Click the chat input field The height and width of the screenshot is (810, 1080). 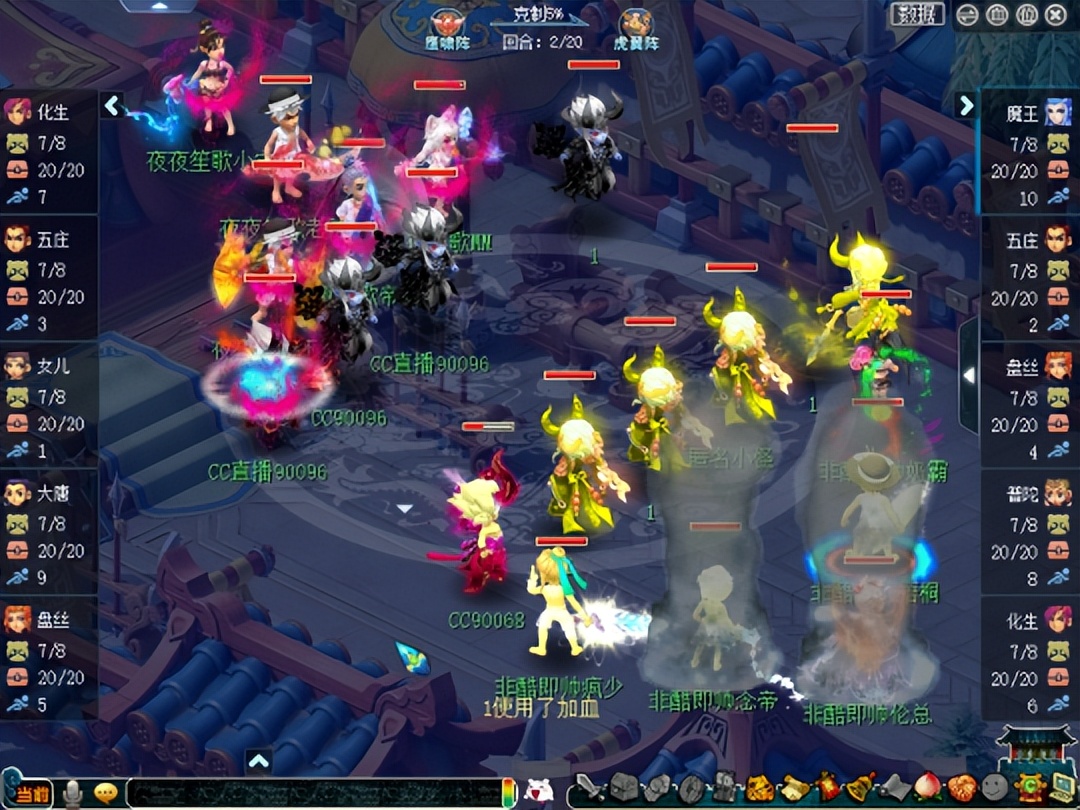(310, 792)
